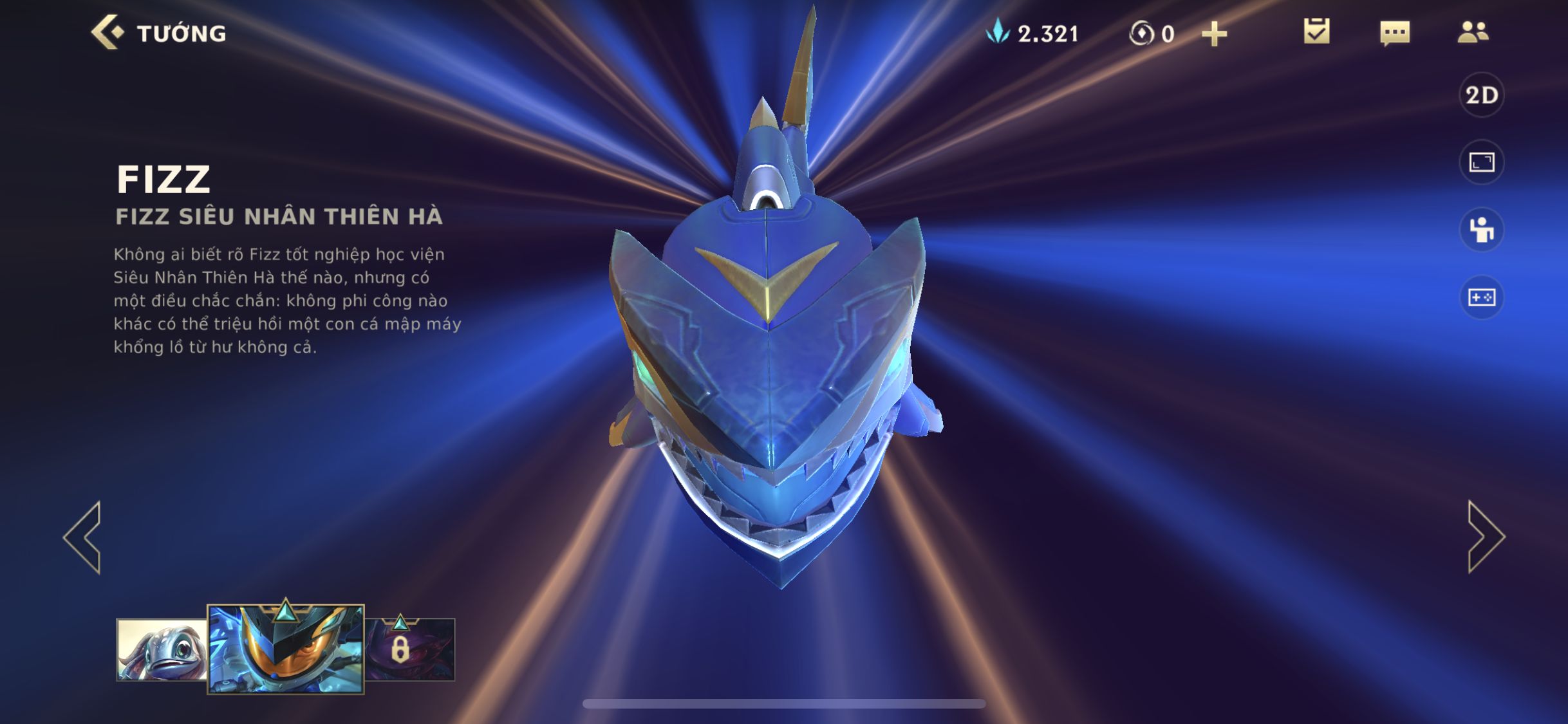Enter fullscreen model view
This screenshot has height=724, width=1568.
point(1481,162)
